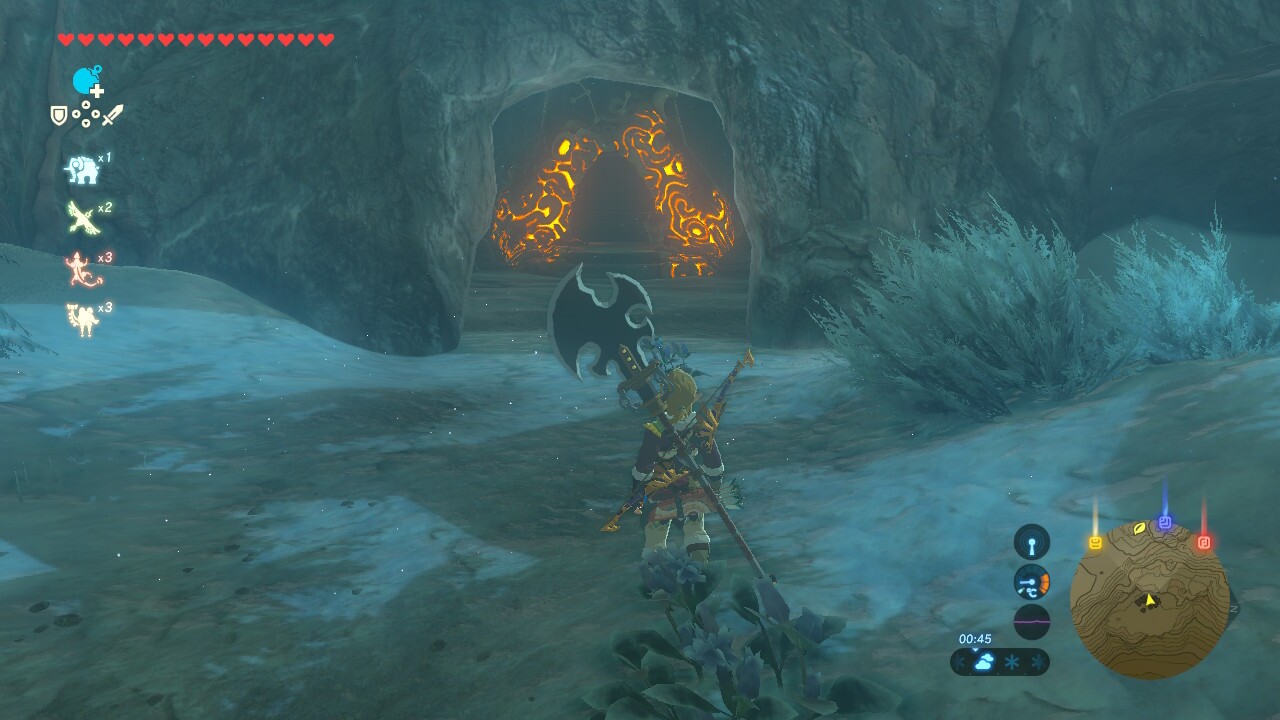Image resolution: width=1280 pixels, height=720 pixels.
Task: Choose the red map marker on the minimap
Action: (x=1204, y=543)
